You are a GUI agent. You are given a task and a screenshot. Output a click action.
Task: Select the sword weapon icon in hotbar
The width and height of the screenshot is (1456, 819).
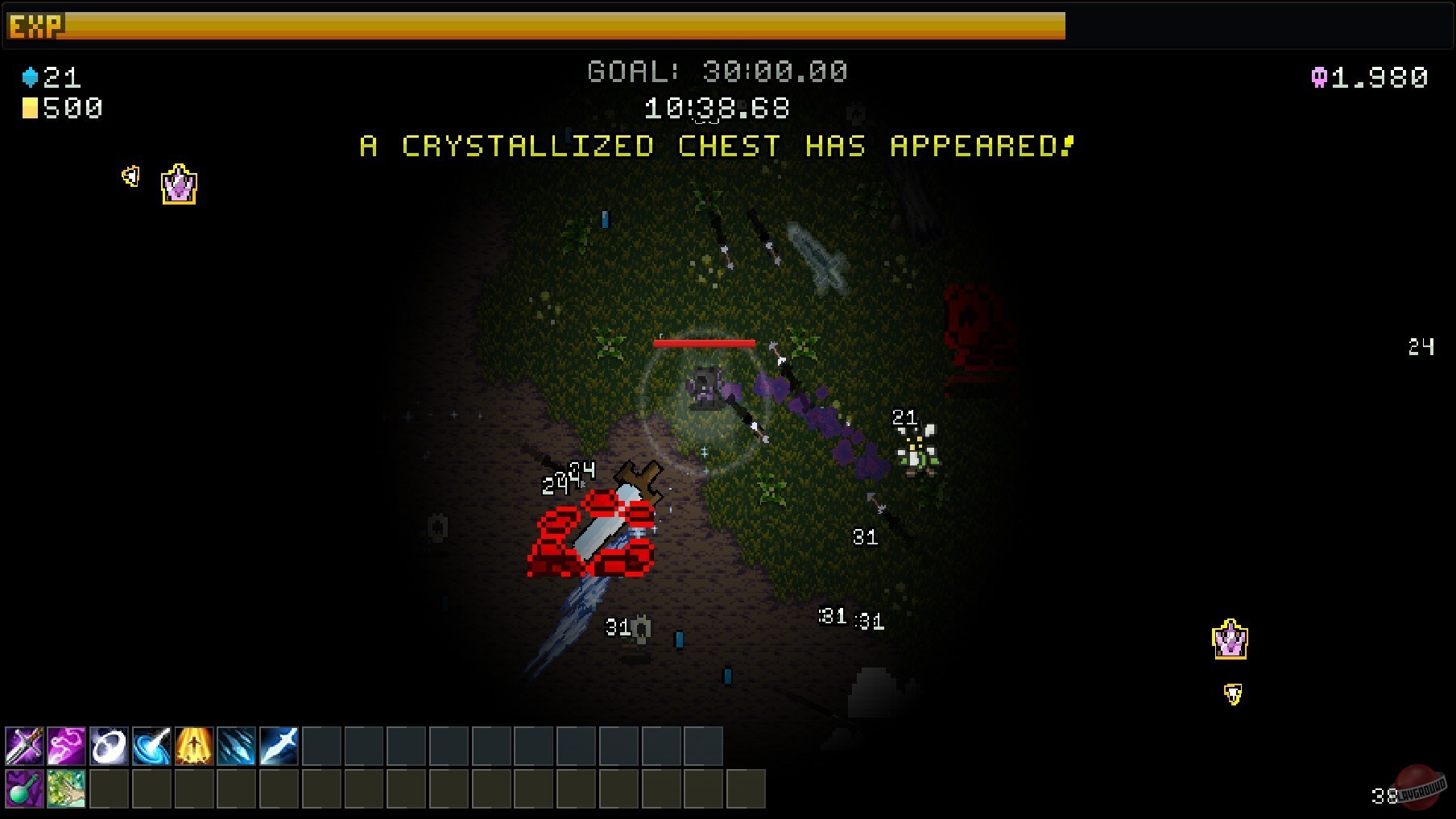[x=24, y=747]
